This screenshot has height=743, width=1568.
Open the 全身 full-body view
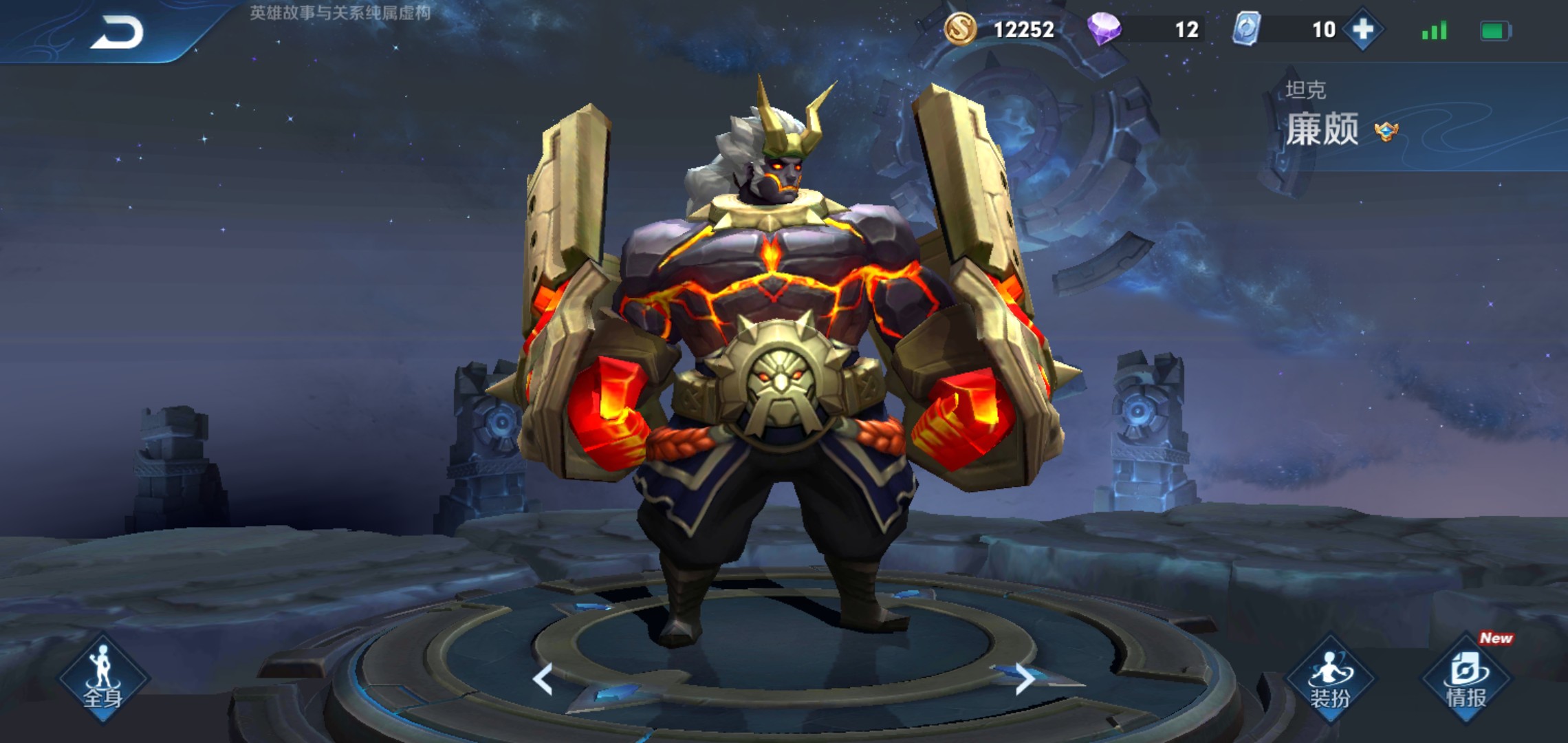click(x=103, y=679)
